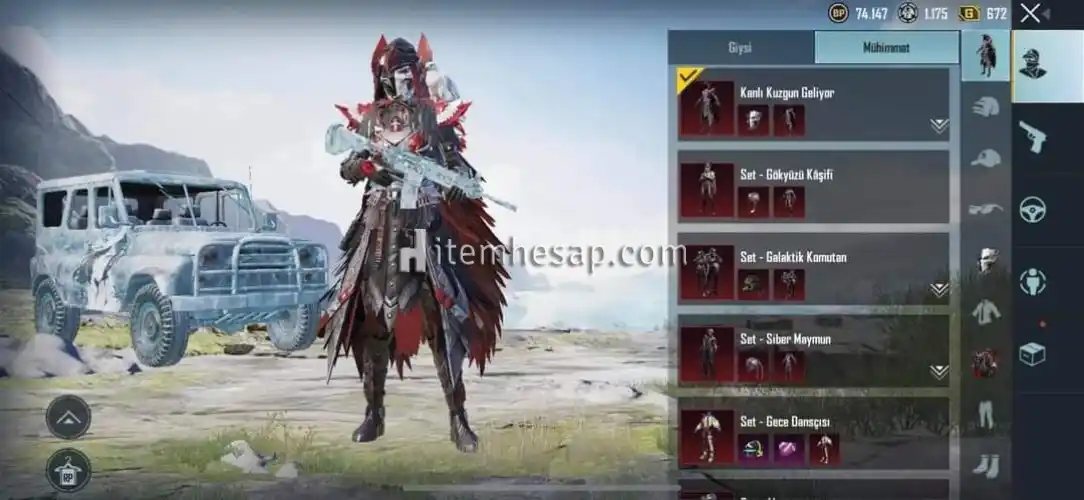Show the pants clothing category
The height and width of the screenshot is (500, 1084).
(x=986, y=413)
